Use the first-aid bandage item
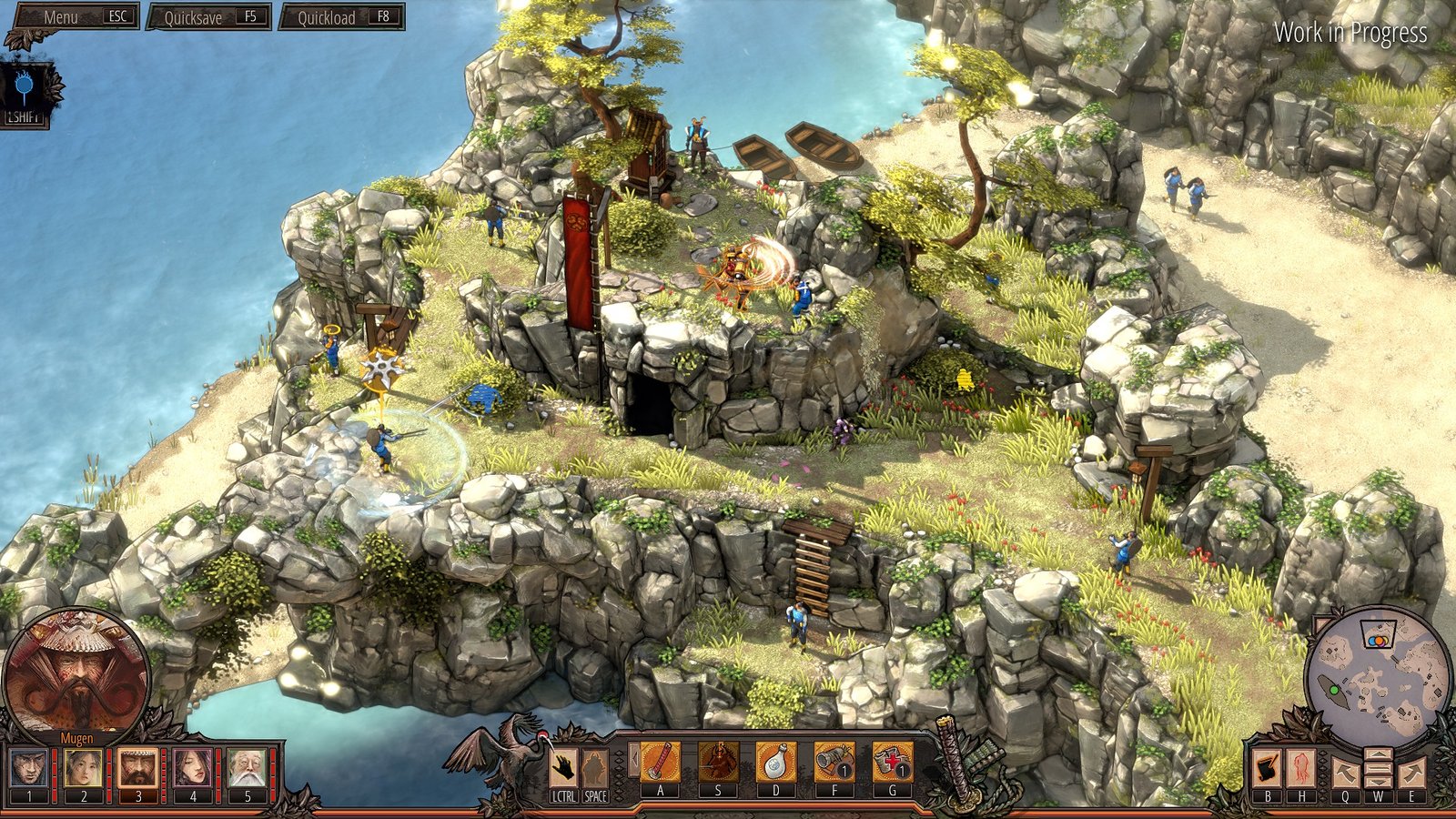 [x=893, y=761]
